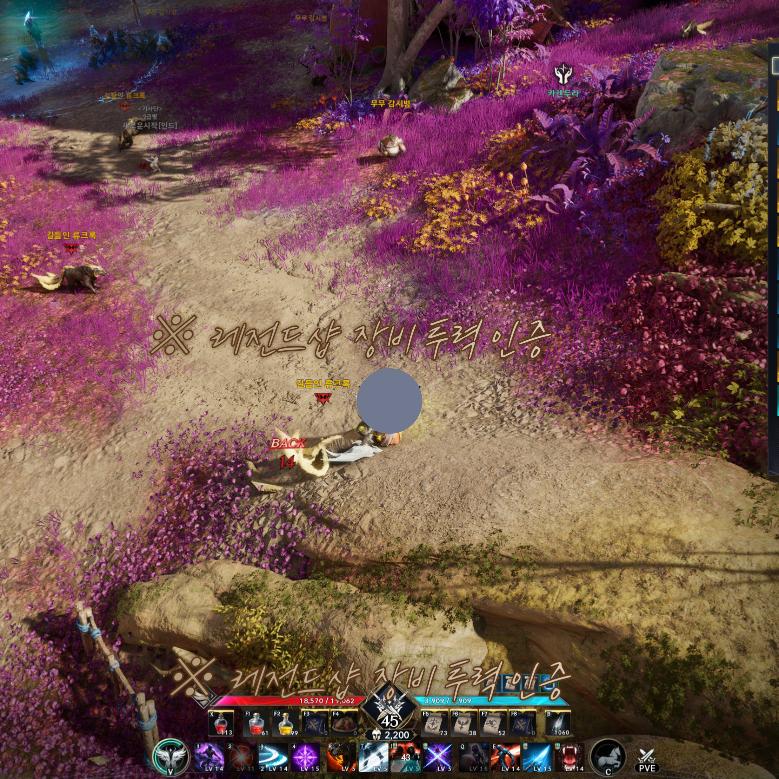Screen dimensions: 779x779
Task: Select the feather item with 1060 count
Action: point(556,723)
